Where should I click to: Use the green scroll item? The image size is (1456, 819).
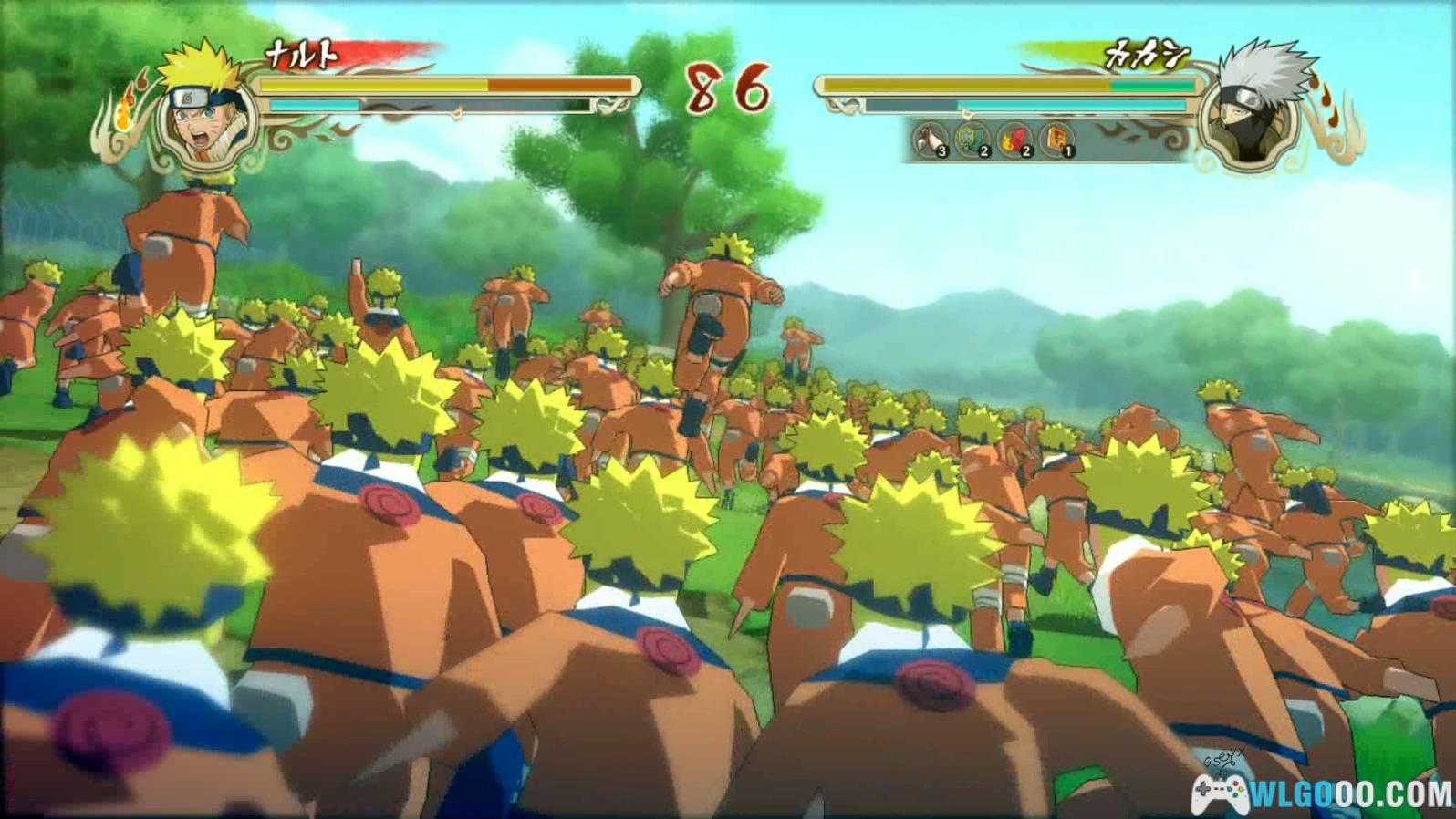coord(972,140)
